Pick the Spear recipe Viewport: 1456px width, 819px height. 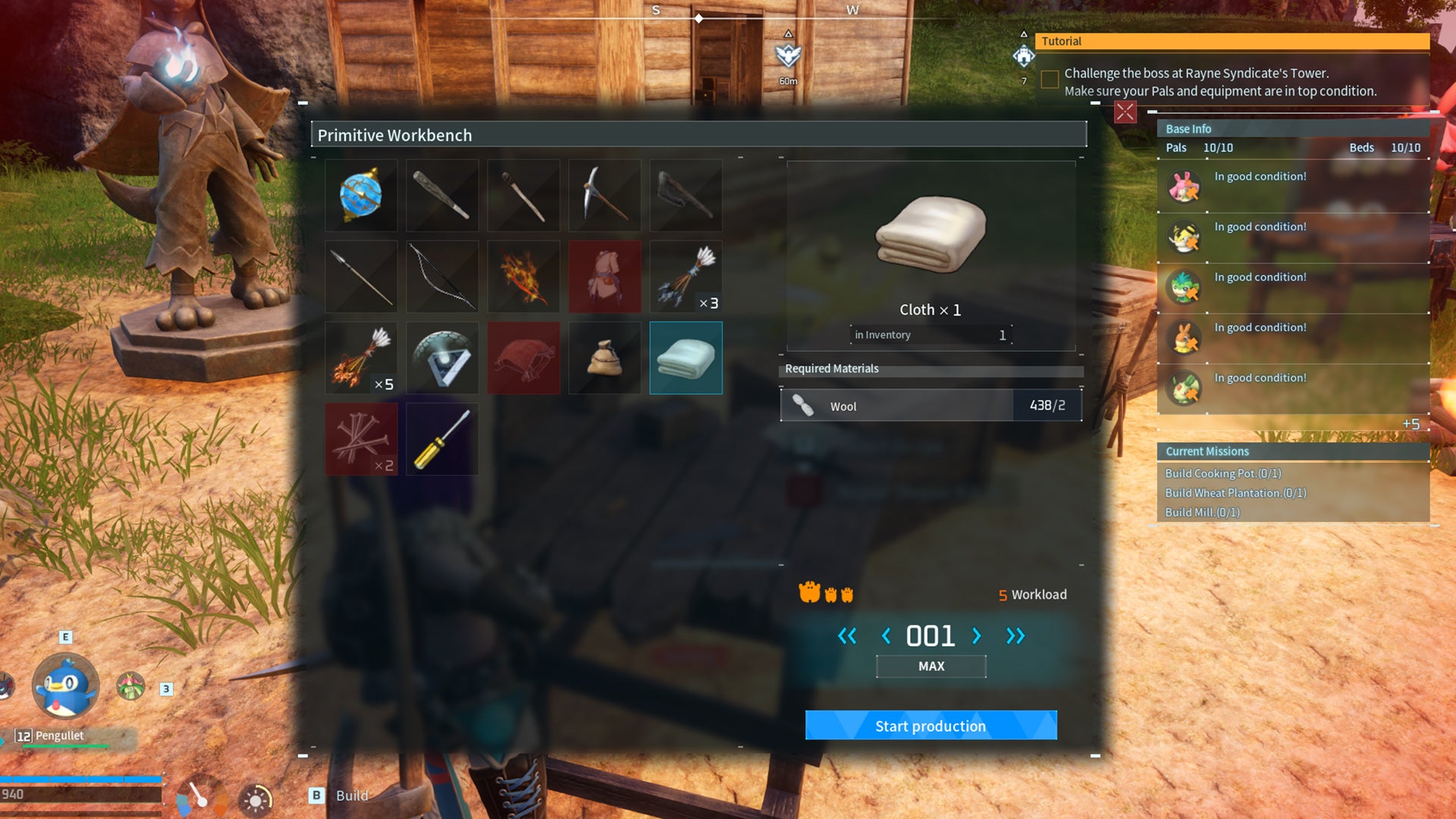(361, 276)
